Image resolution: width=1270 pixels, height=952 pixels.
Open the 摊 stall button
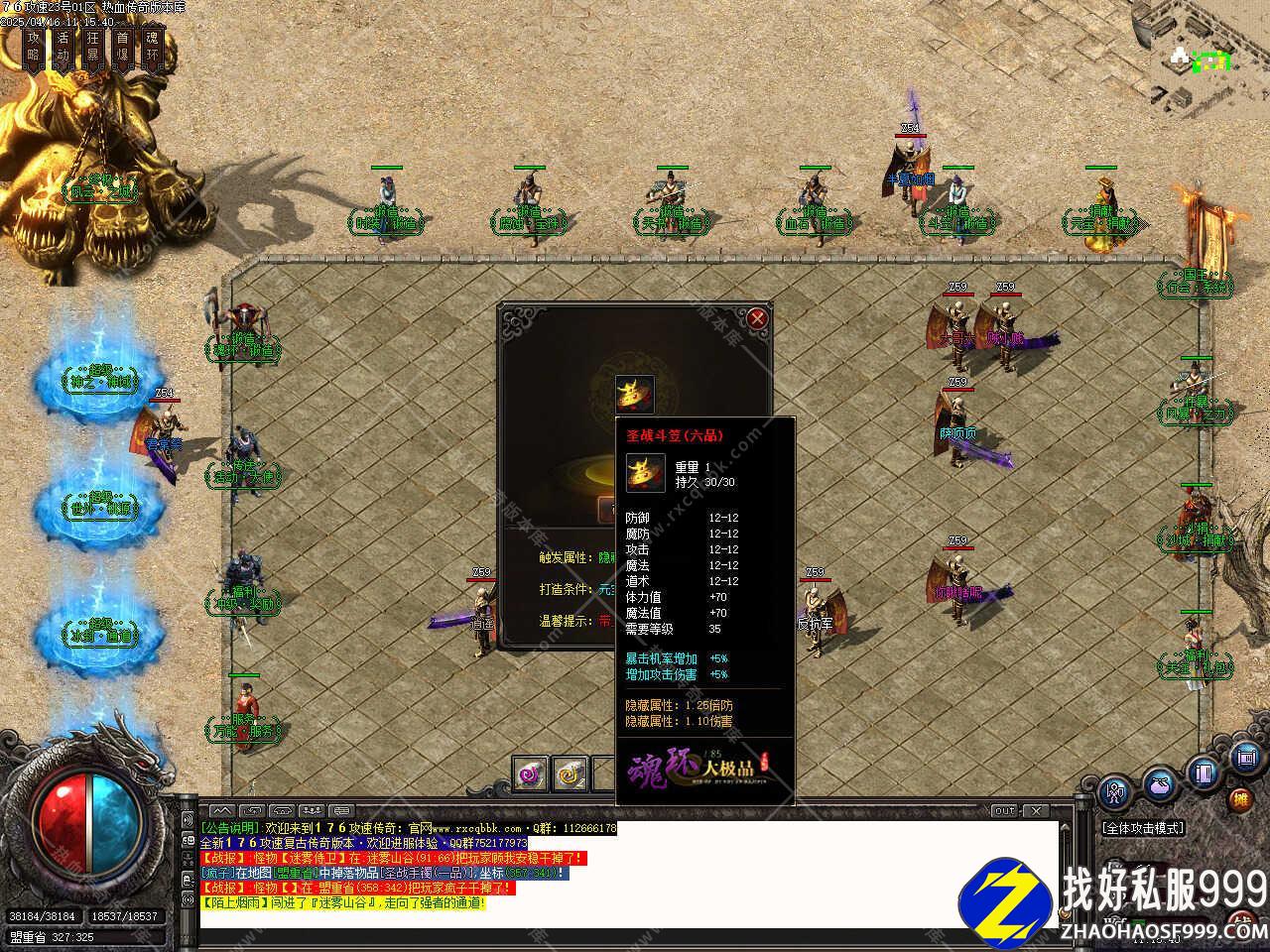coord(1240,799)
